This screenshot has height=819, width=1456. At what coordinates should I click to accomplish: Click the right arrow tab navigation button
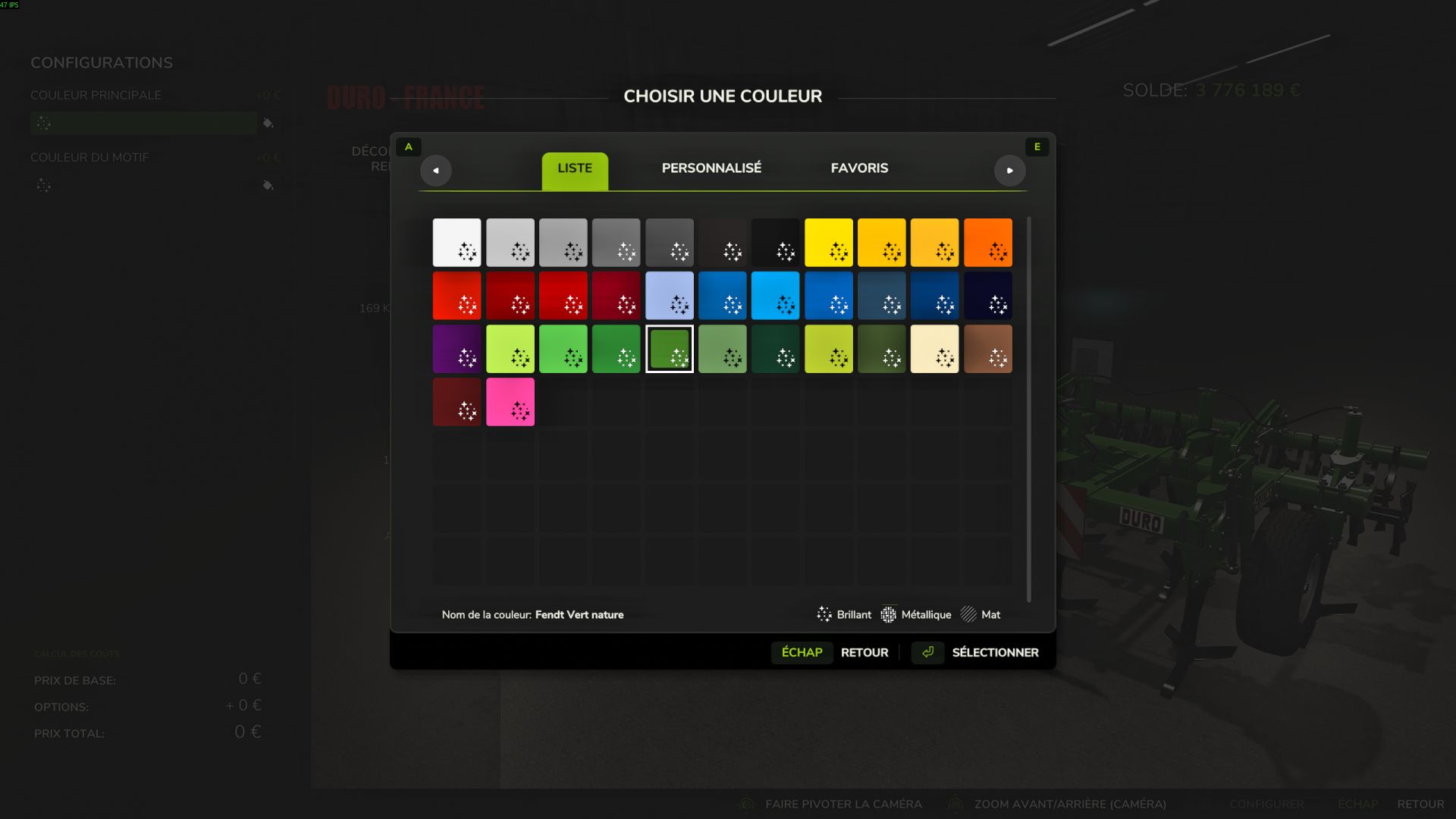click(x=1009, y=171)
